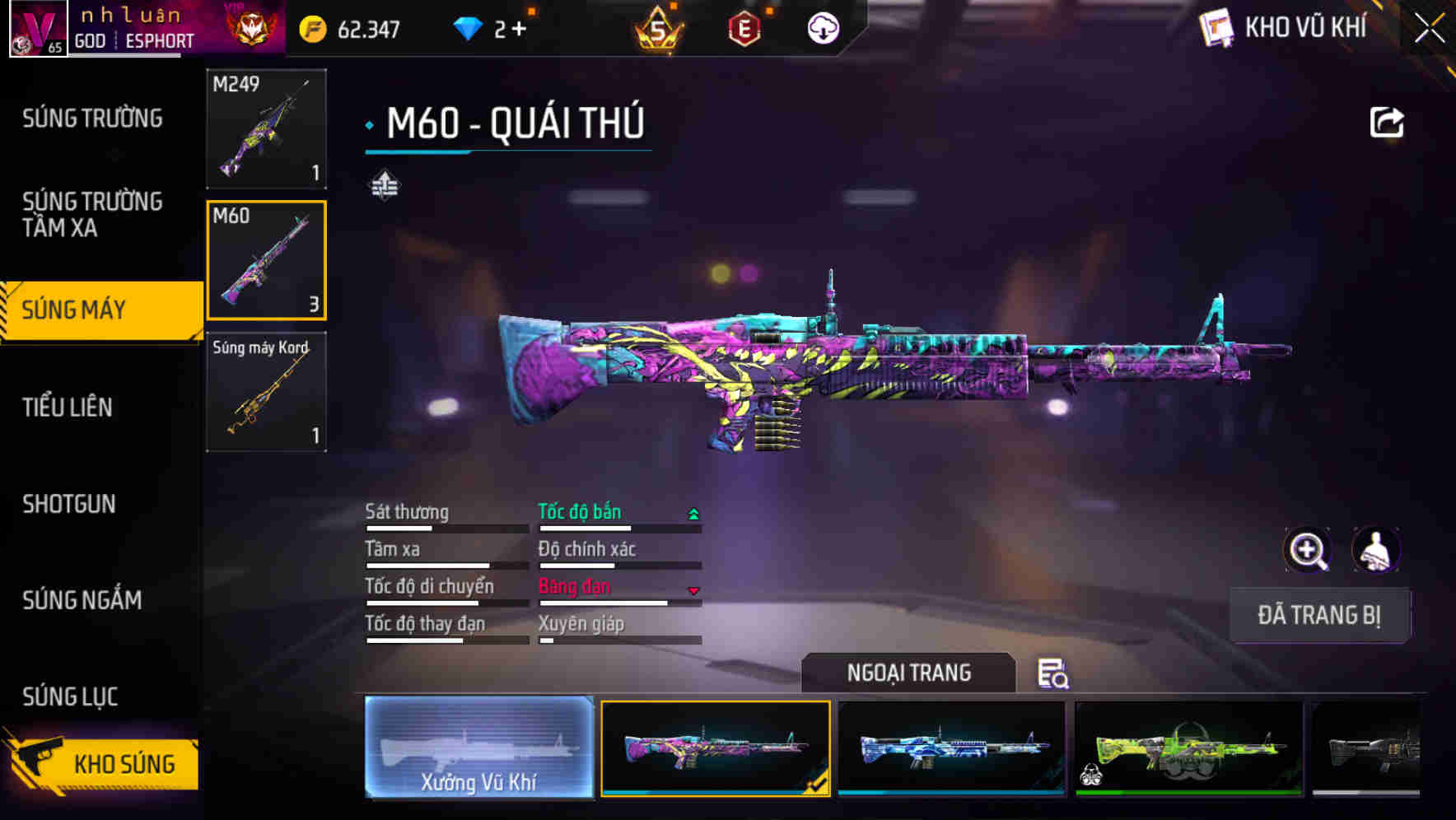1456x820 pixels.
Task: Preview weapon on character icon
Action: [x=1375, y=550]
